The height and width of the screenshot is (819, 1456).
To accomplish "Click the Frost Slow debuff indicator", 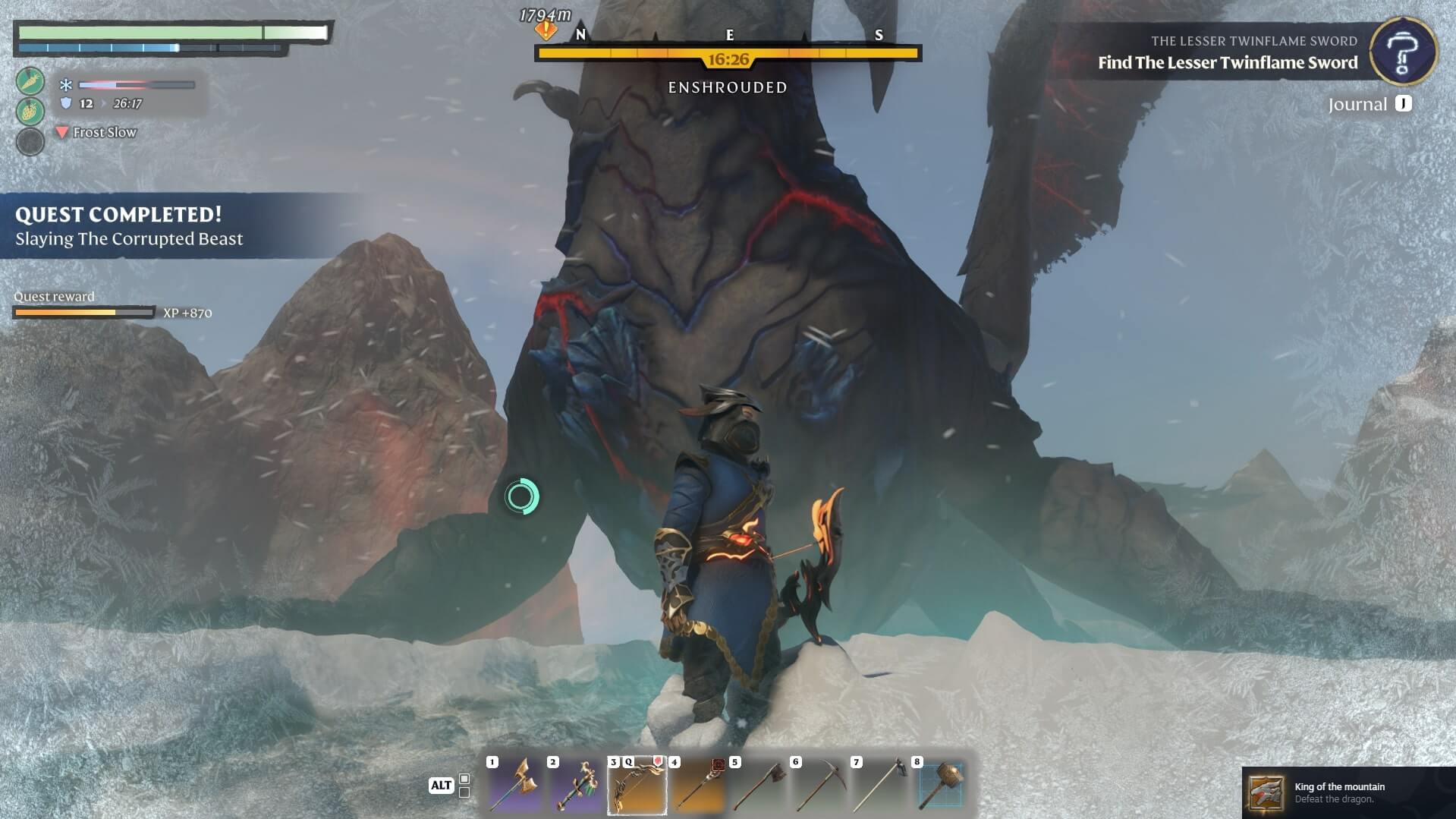I will (x=96, y=132).
